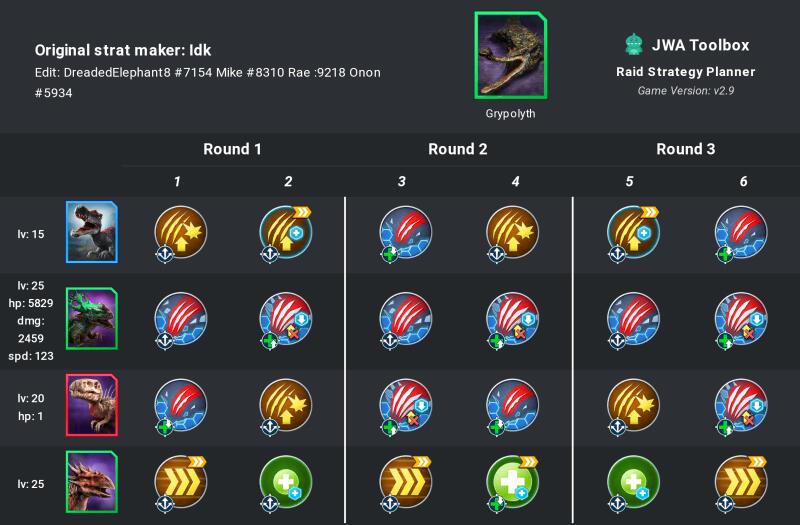
Task: Pick the red-bordered level 20 creature portrait
Action: pos(92,404)
